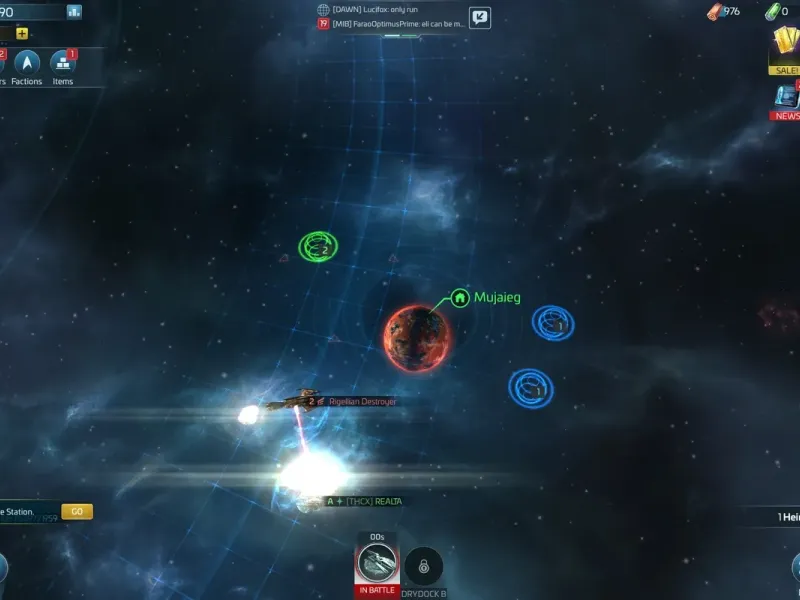Open the leaderboard bar-chart icon

click(x=74, y=11)
